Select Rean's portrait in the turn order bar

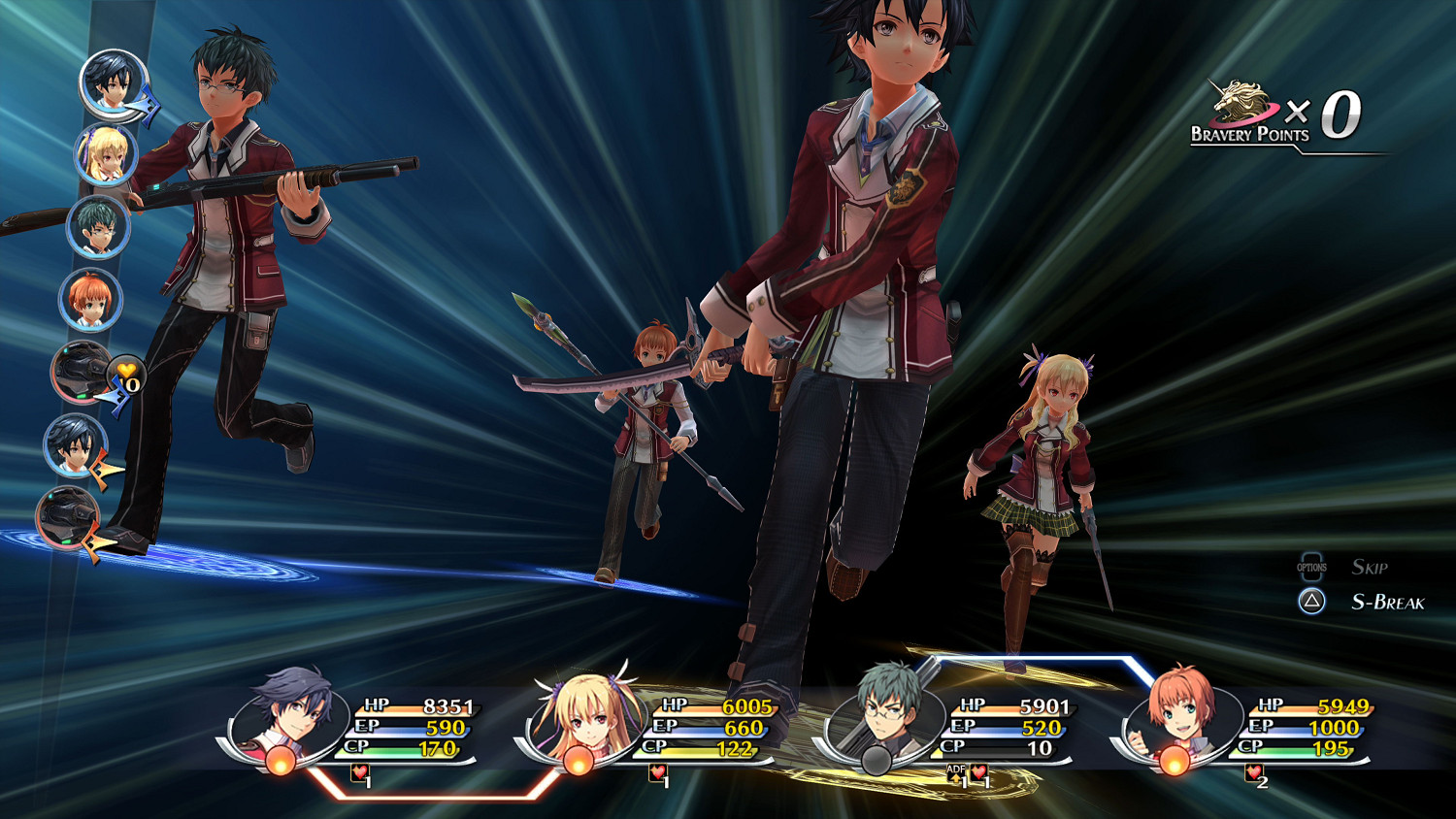click(107, 85)
